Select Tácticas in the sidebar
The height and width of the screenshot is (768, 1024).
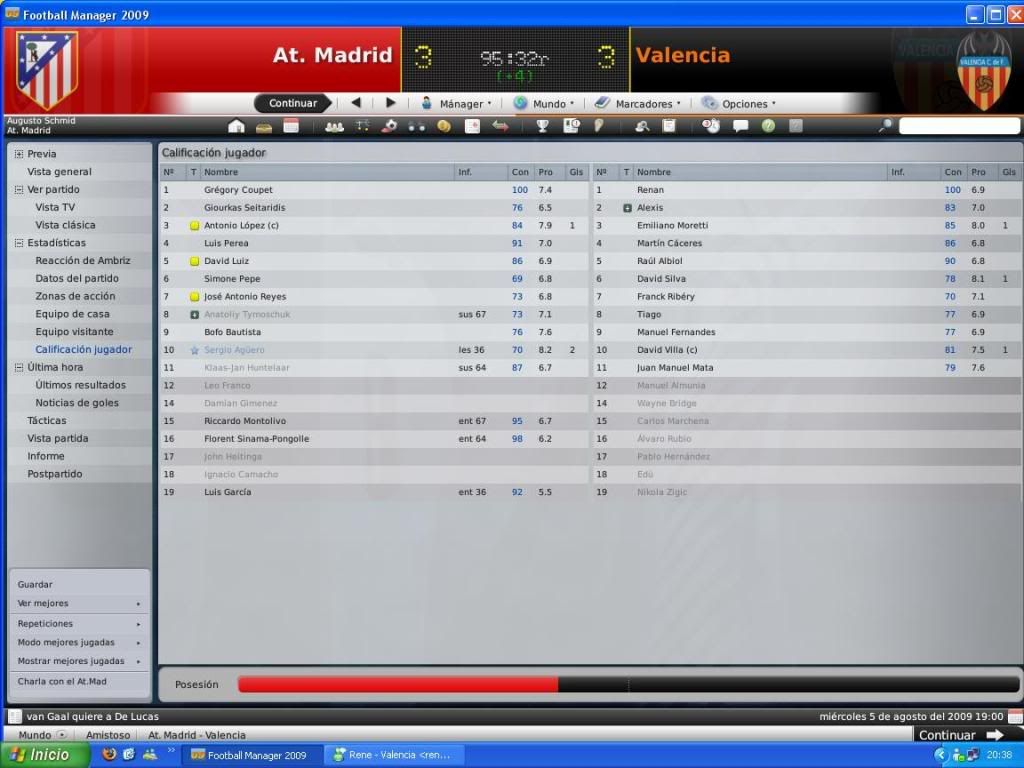coord(47,421)
